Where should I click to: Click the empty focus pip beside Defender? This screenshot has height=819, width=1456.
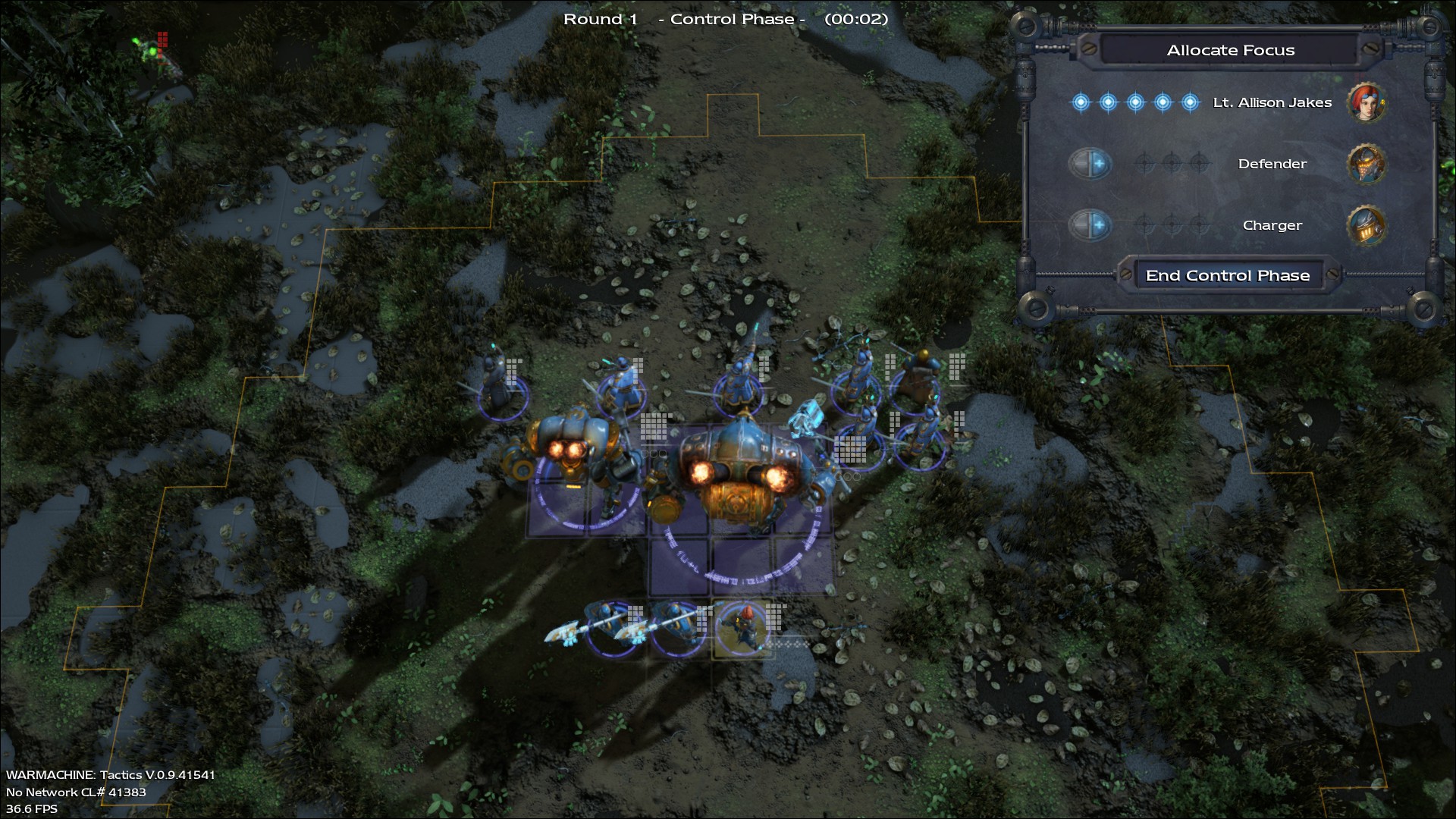pyautogui.click(x=1145, y=164)
